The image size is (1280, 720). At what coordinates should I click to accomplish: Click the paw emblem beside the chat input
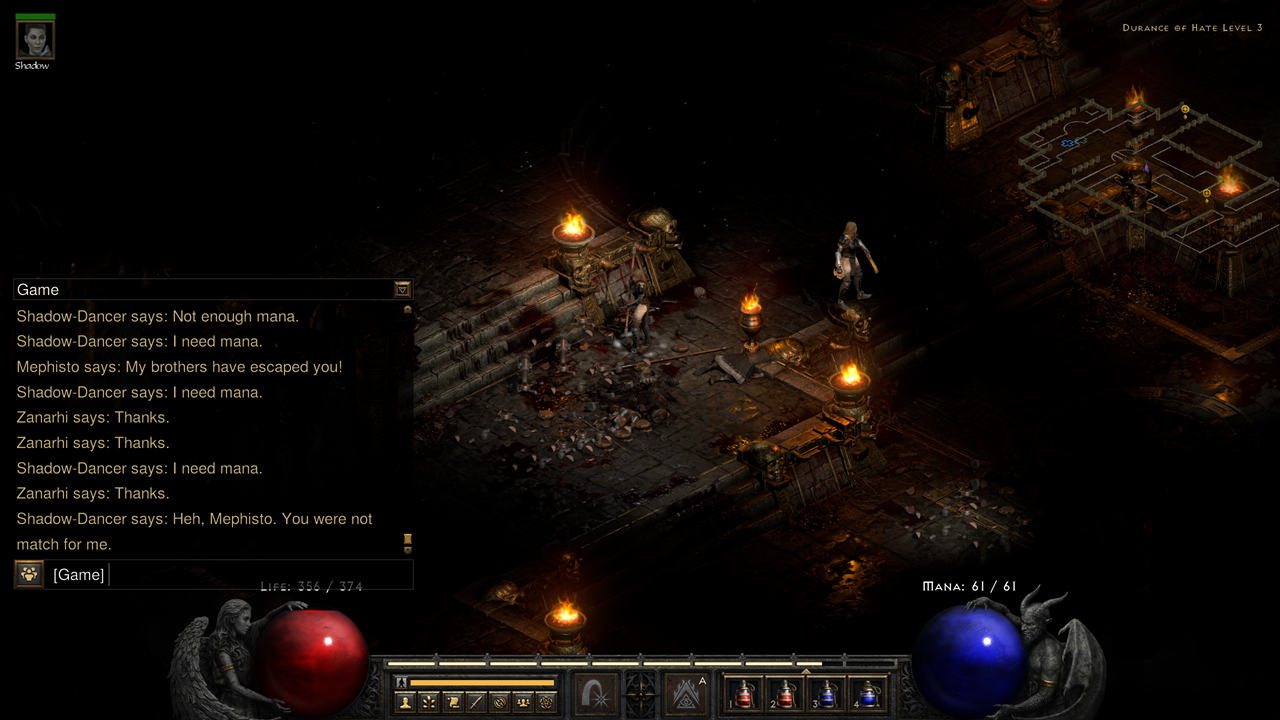coord(29,573)
